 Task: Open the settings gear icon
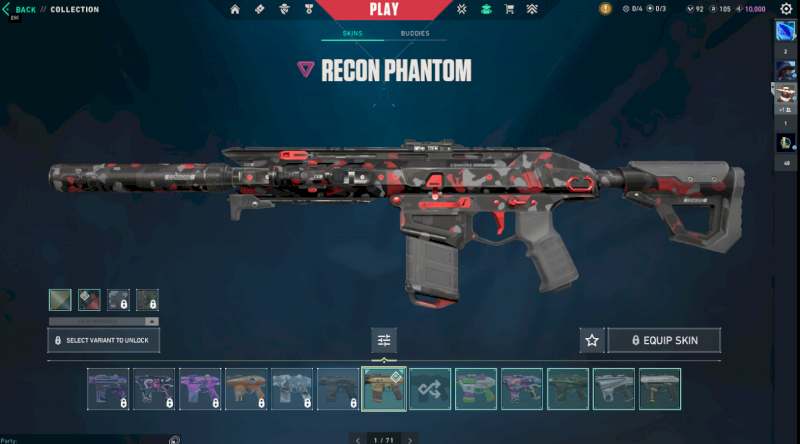tap(786, 9)
